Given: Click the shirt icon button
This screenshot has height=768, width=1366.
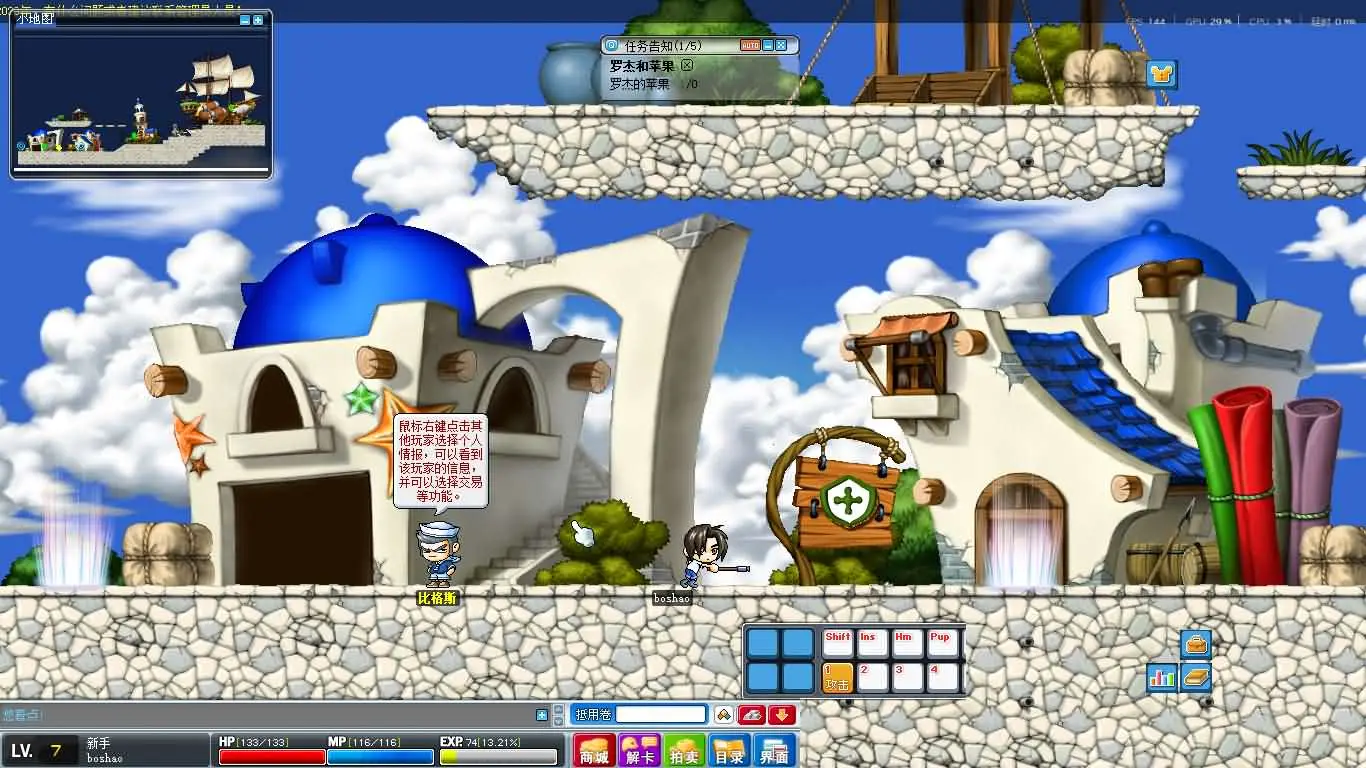Looking at the screenshot, I should pos(1161,74).
